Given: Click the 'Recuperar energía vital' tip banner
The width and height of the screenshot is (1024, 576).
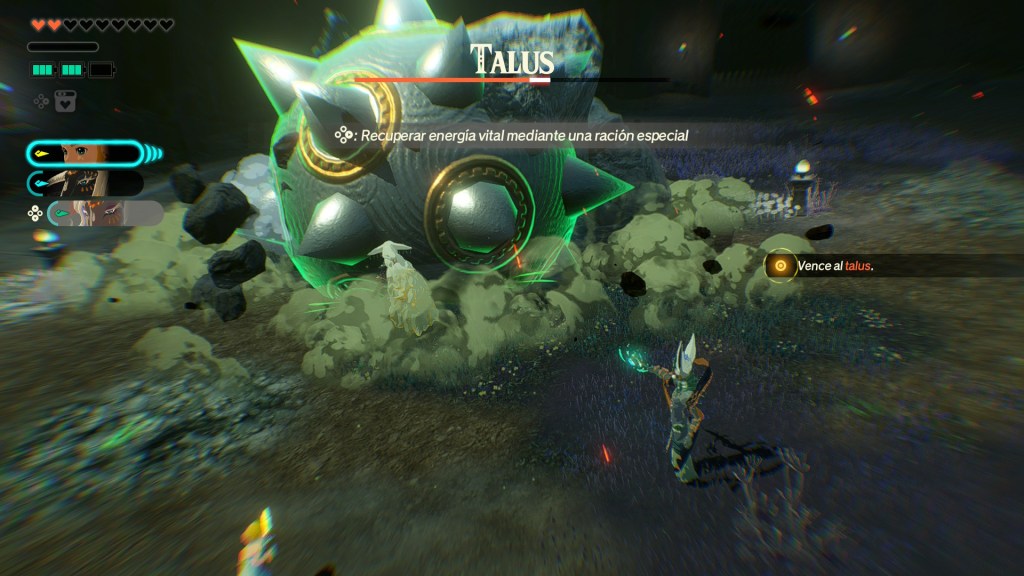Looking at the screenshot, I should coord(515,135).
